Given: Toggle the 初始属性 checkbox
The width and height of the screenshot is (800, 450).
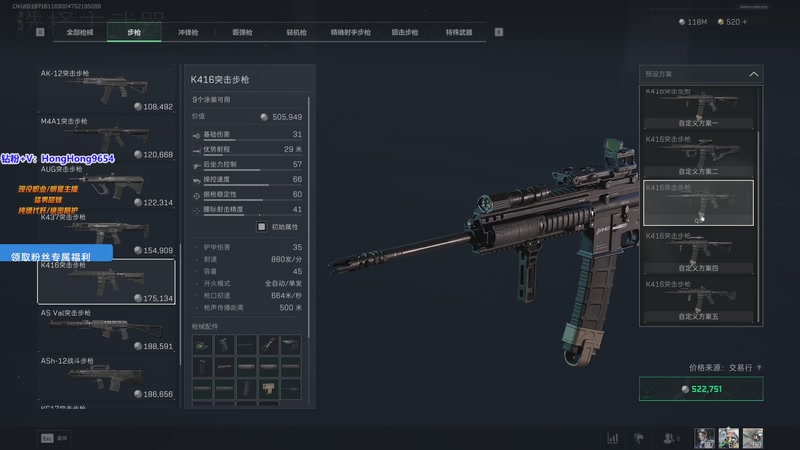Looking at the screenshot, I should pyautogui.click(x=262, y=227).
